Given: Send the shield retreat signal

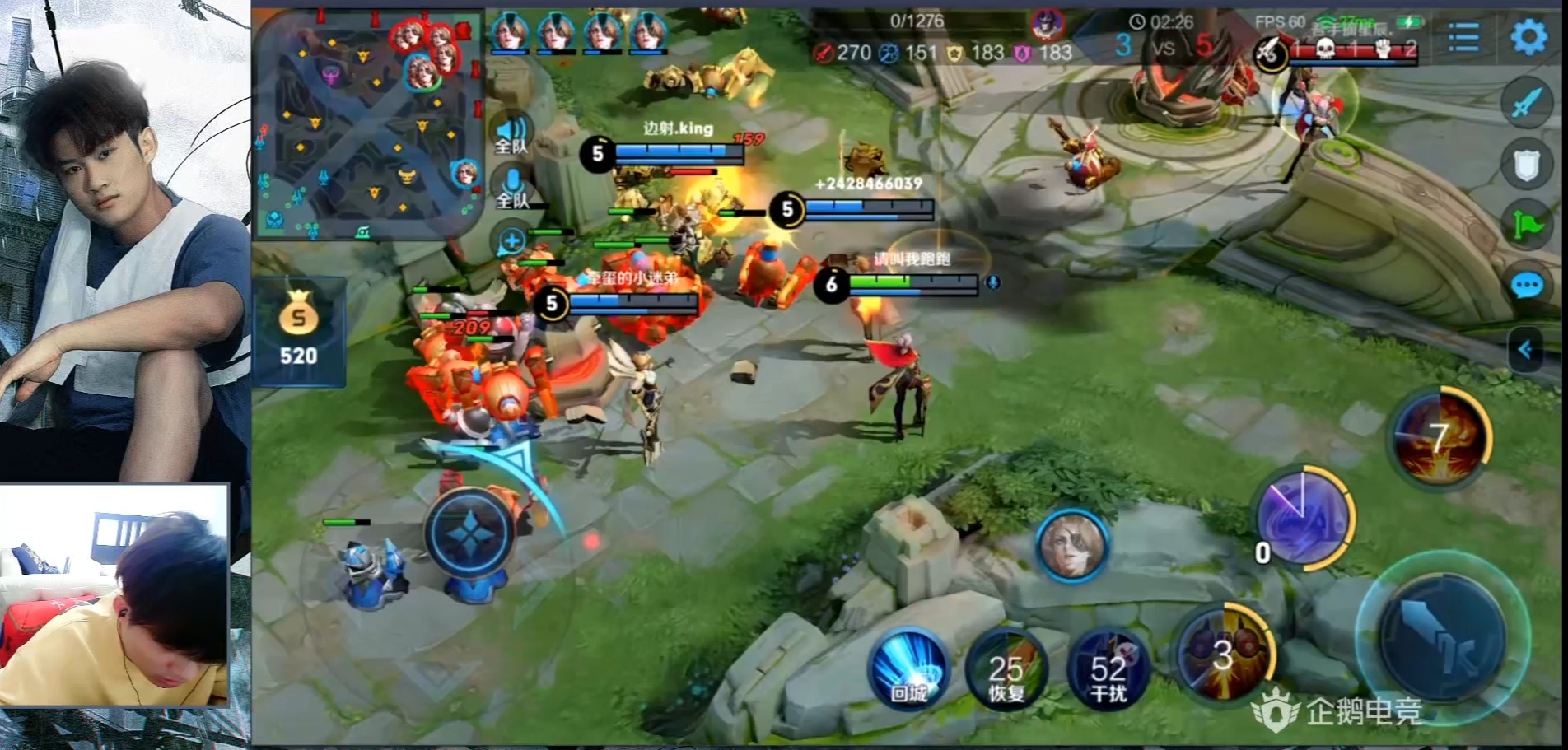Looking at the screenshot, I should [x=1527, y=165].
